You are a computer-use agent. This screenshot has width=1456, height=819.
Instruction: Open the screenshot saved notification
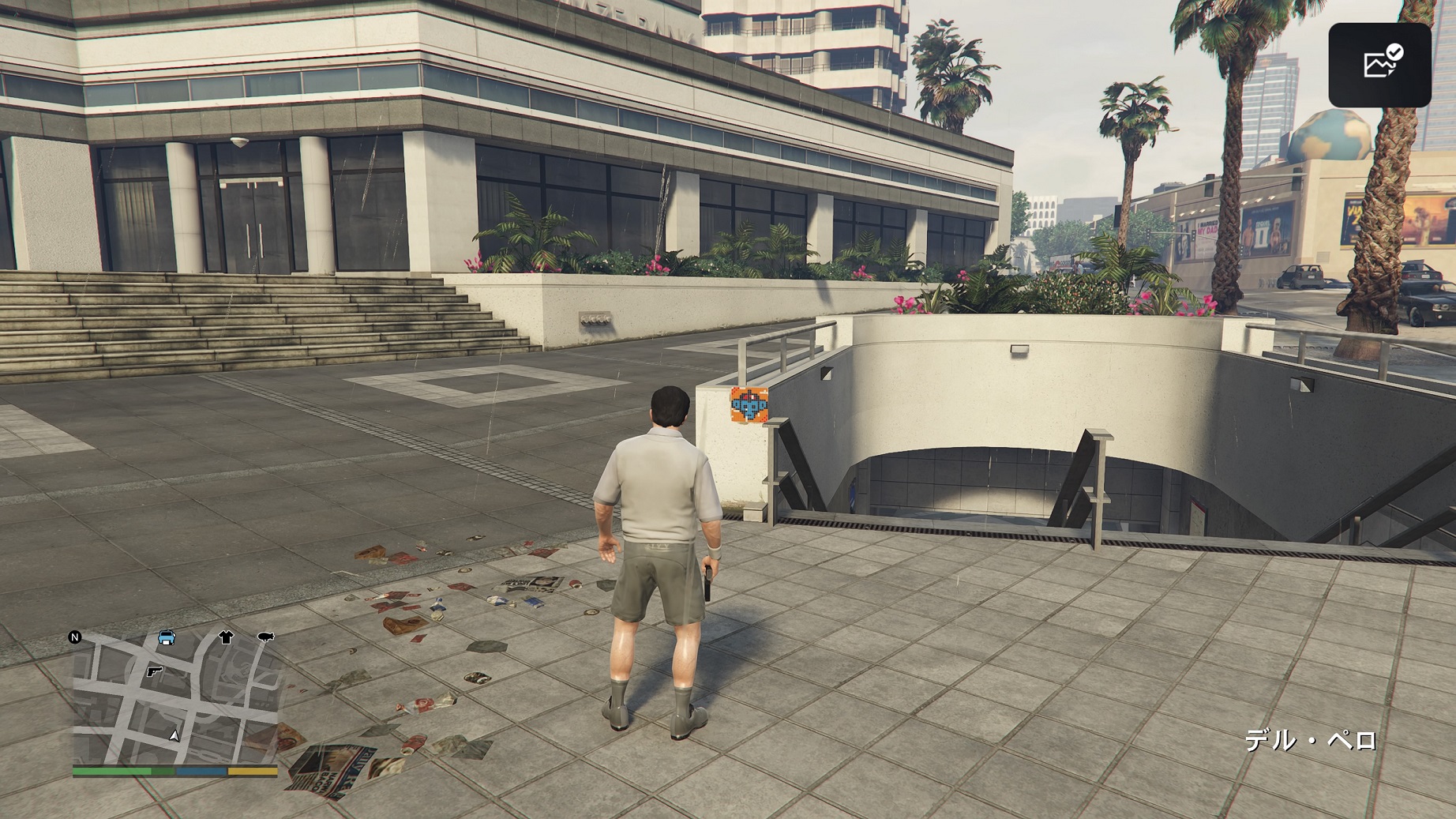1379,65
